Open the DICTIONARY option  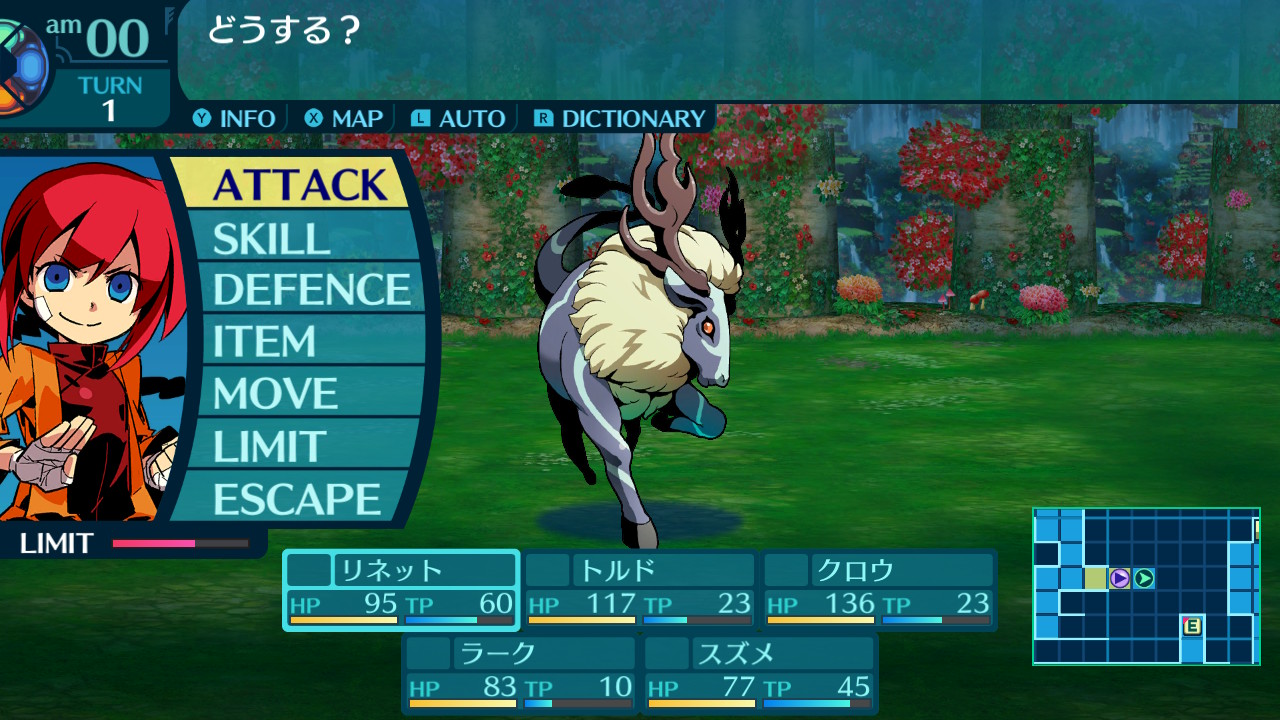pyautogui.click(x=621, y=119)
